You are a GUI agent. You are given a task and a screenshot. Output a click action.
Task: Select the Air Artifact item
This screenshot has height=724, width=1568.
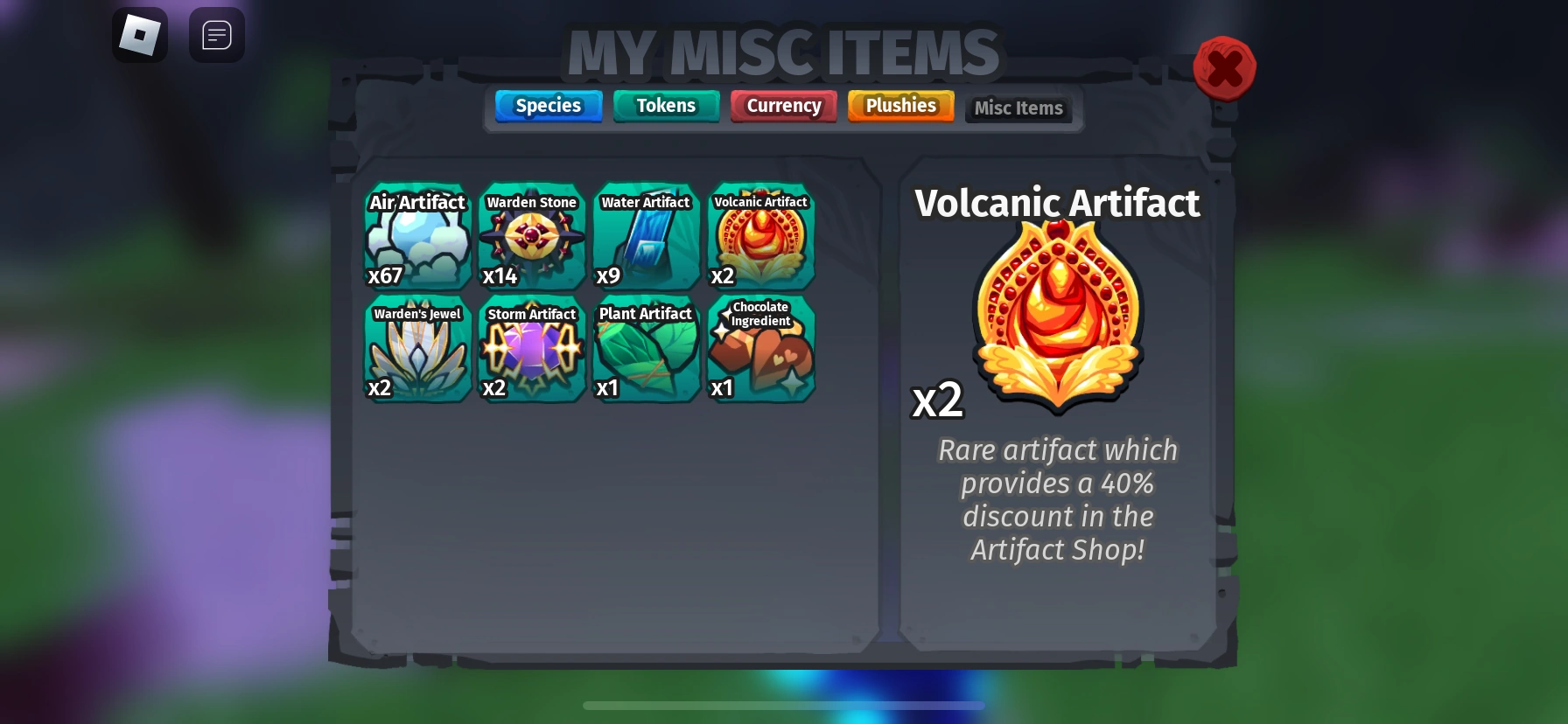point(417,236)
